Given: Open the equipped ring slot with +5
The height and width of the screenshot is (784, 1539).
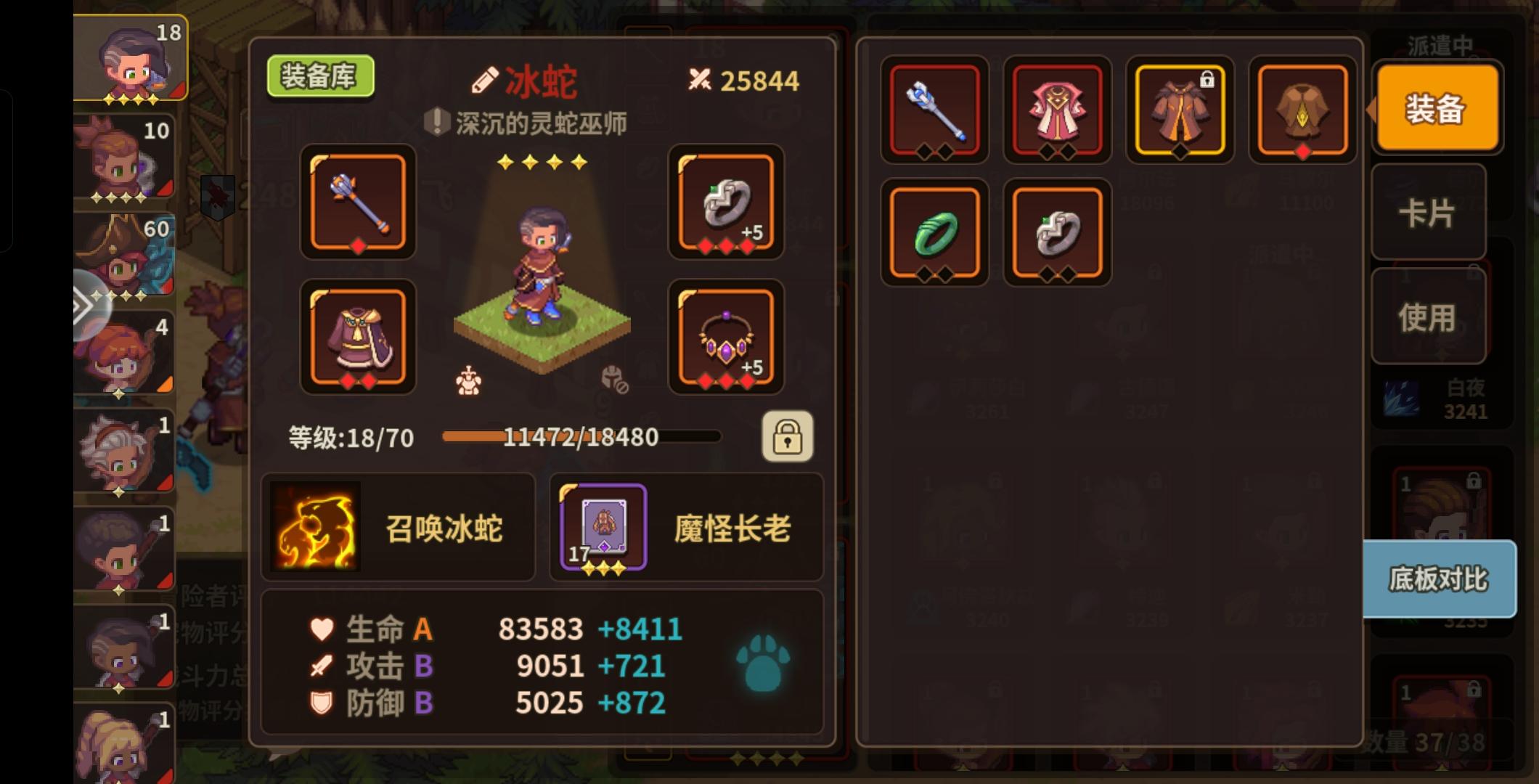Looking at the screenshot, I should (x=725, y=204).
